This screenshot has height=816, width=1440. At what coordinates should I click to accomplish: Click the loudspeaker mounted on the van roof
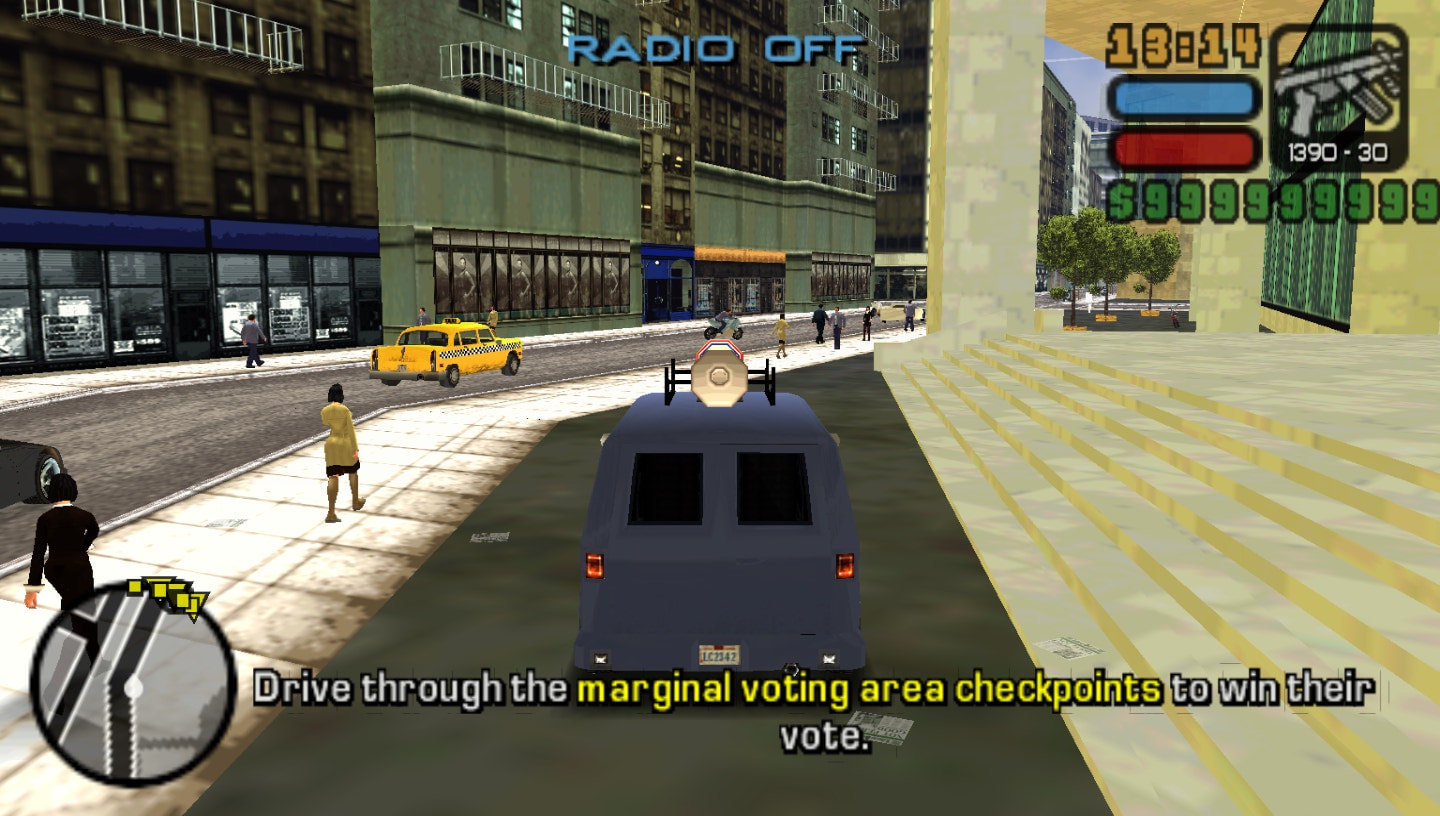point(720,375)
